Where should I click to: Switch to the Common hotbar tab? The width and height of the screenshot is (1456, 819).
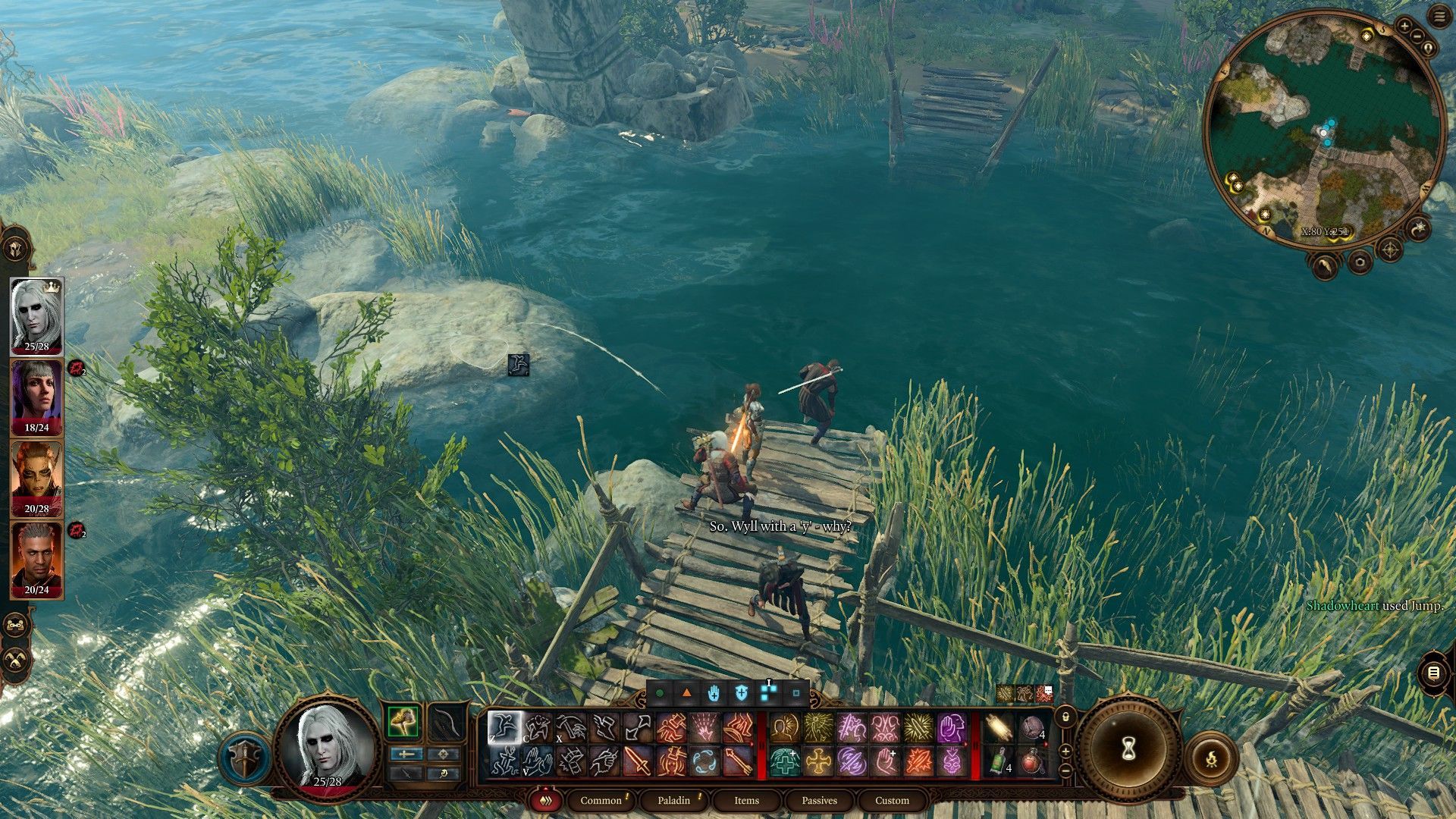601,800
